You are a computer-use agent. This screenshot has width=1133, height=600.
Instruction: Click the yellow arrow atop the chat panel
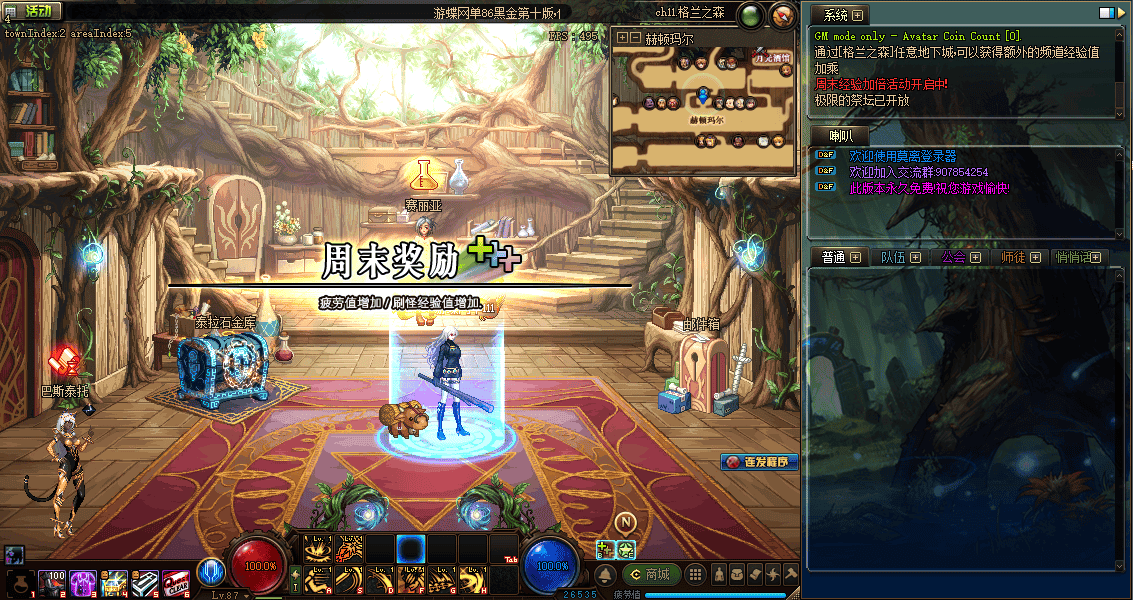(x=1122, y=13)
